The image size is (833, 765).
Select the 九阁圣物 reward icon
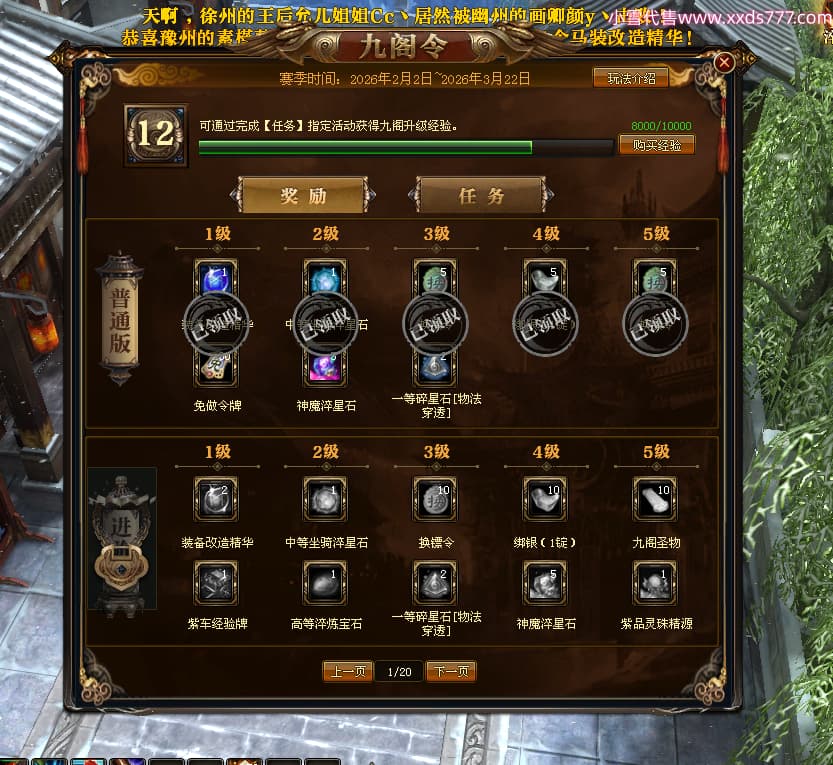656,499
